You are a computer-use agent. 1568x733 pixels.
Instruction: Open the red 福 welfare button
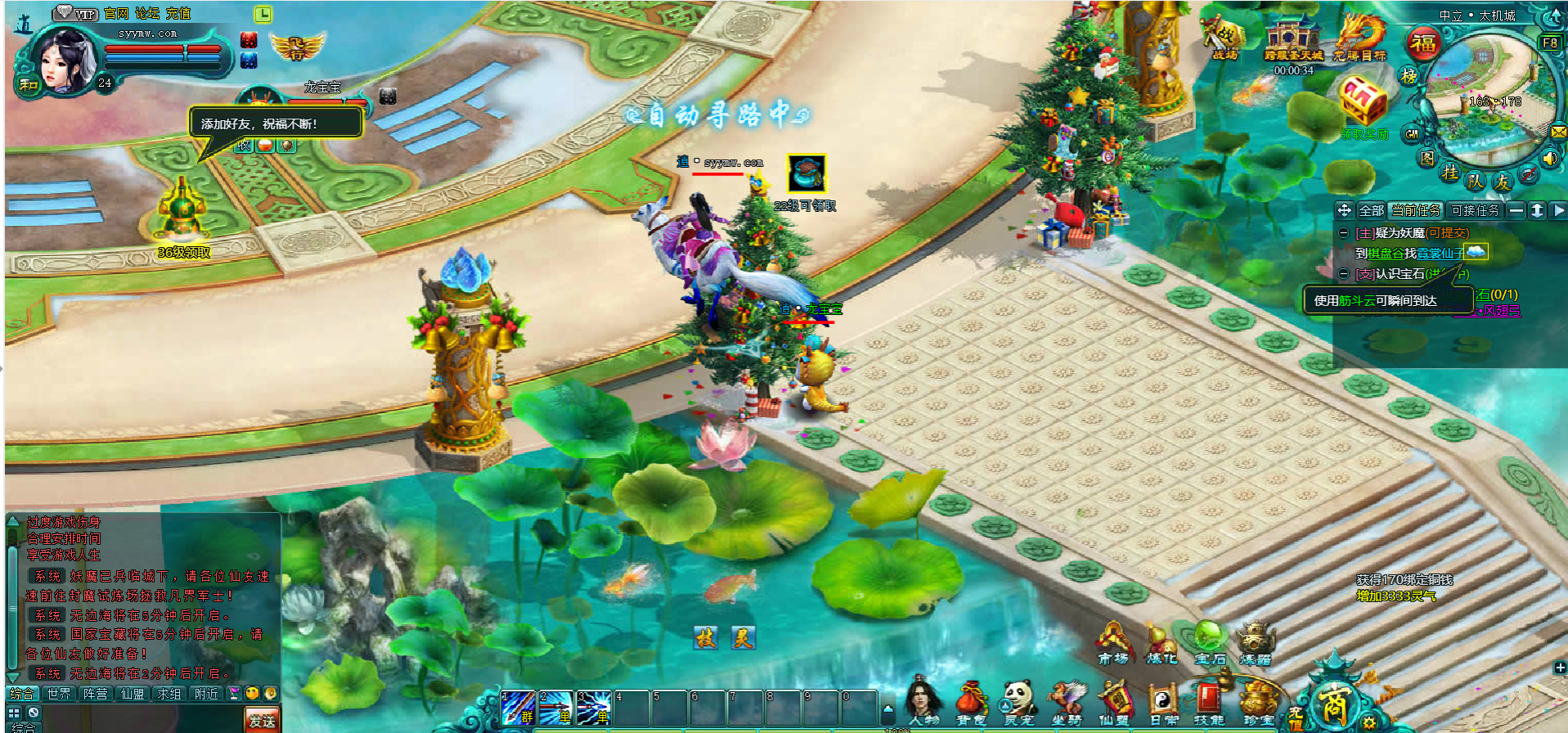pos(1423,43)
